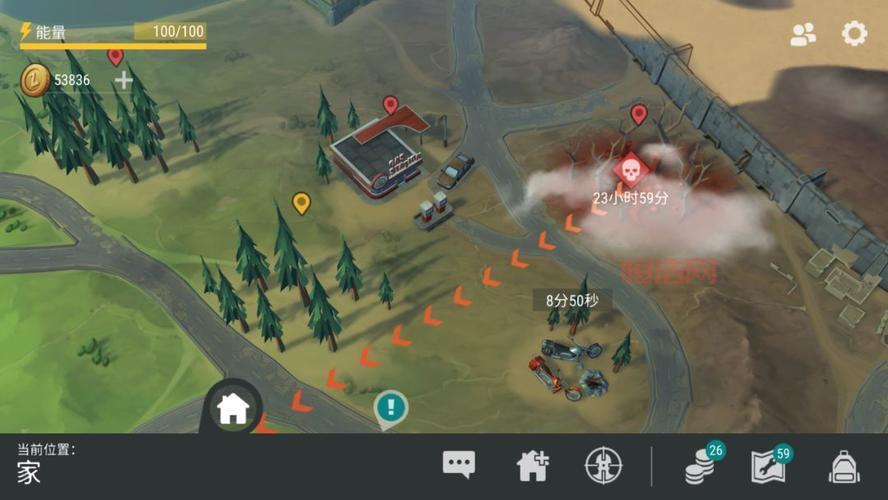This screenshot has width=888, height=500.
Task: Open the backpack inventory
Action: [x=845, y=466]
